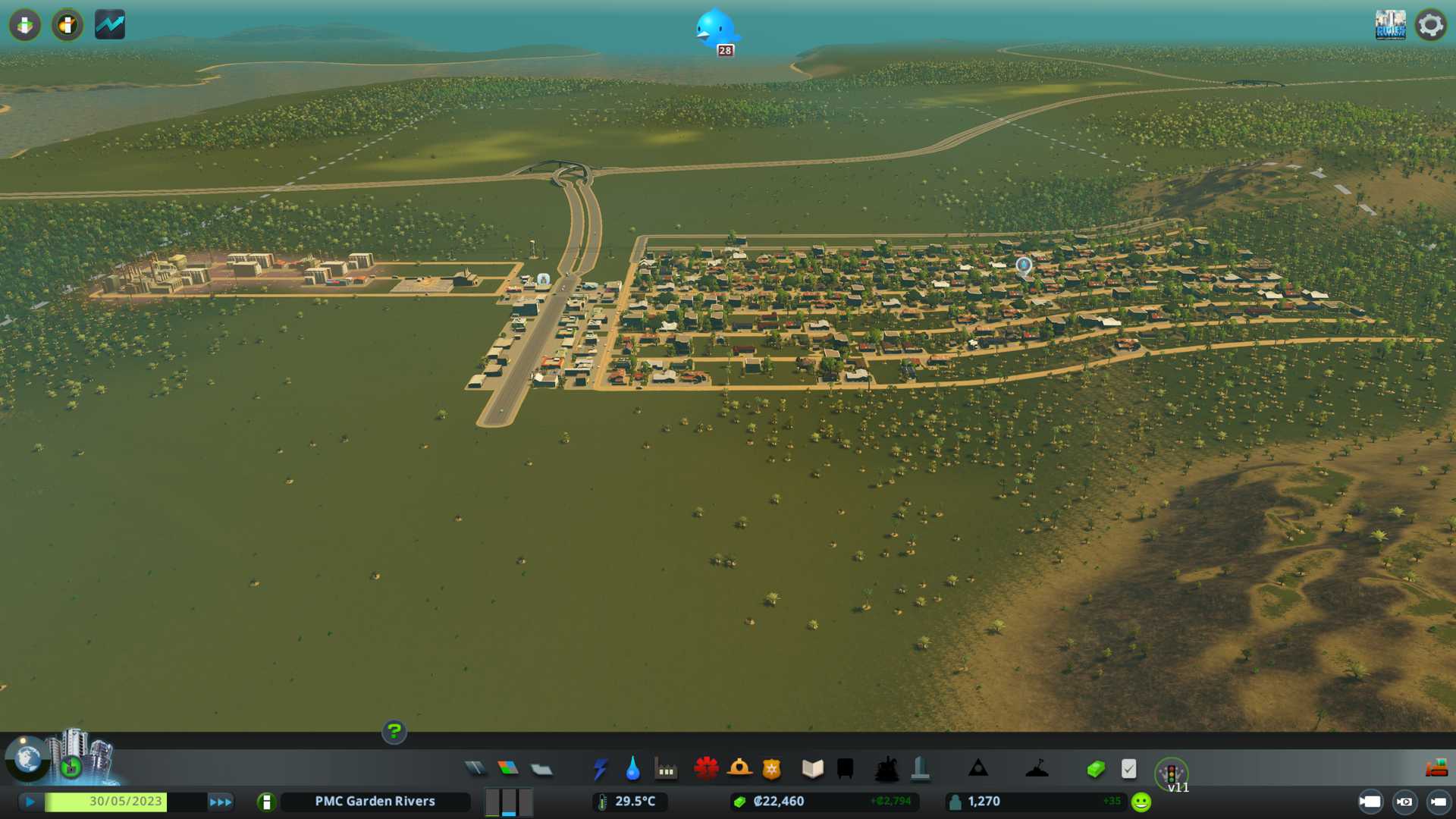
Task: Open the gear options menu
Action: click(x=1430, y=25)
